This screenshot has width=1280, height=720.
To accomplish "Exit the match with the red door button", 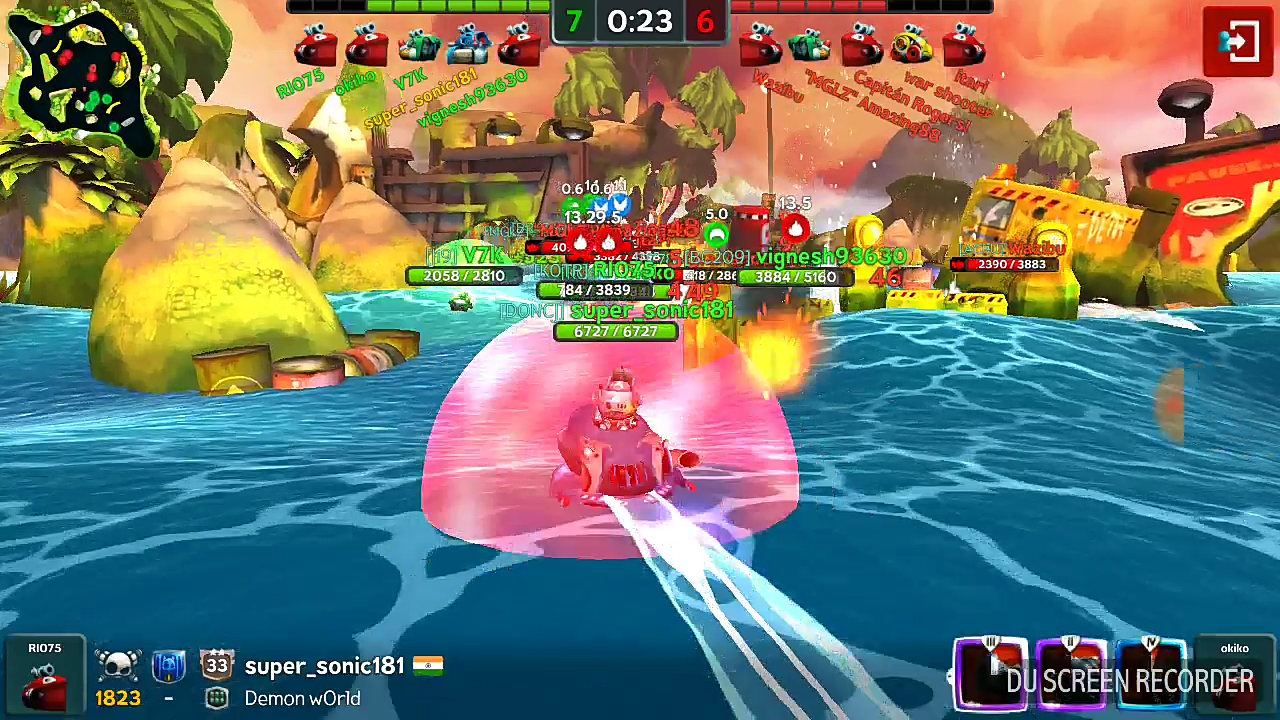I will (1237, 41).
